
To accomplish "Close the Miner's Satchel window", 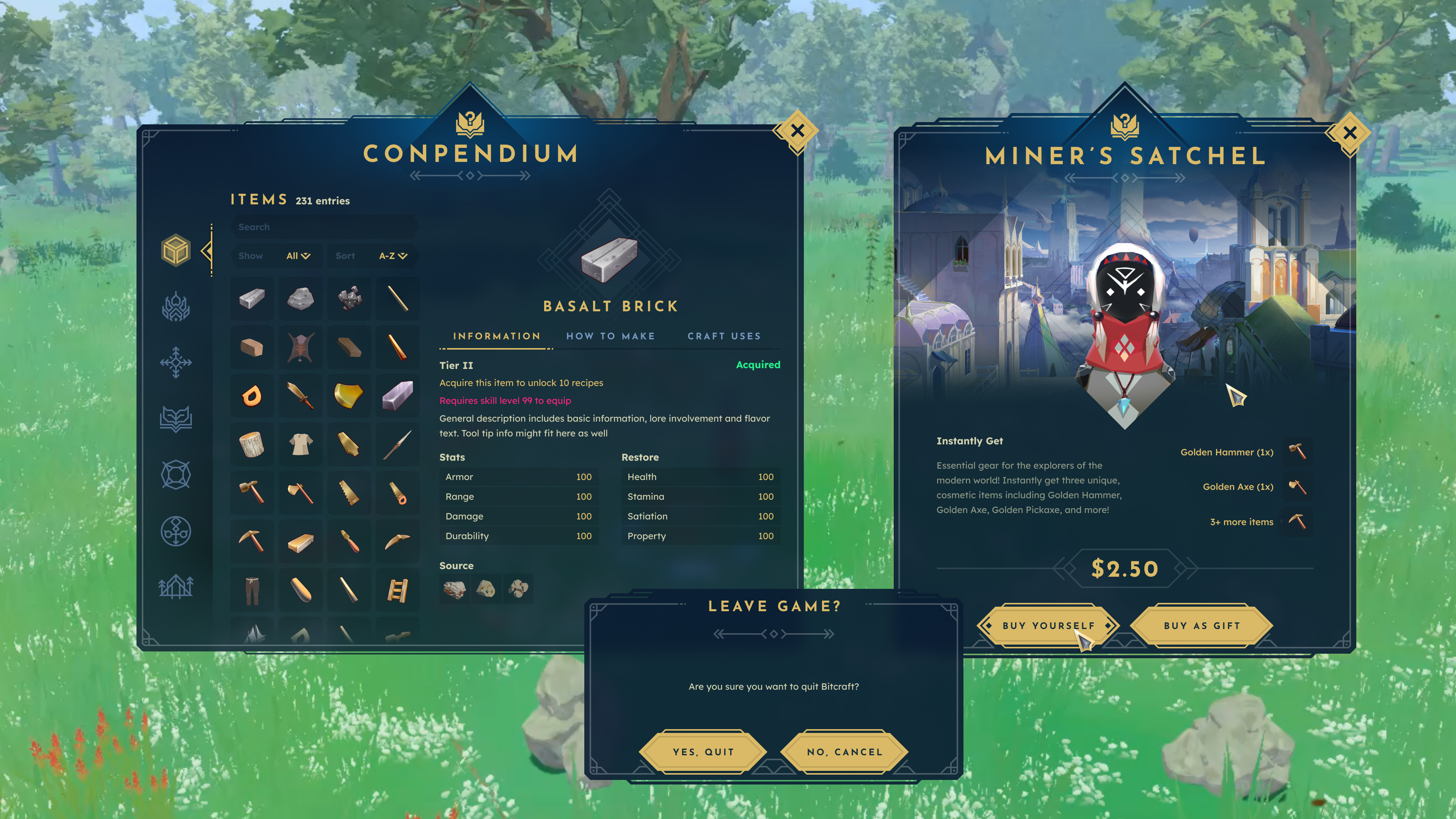I will pos(1350,133).
